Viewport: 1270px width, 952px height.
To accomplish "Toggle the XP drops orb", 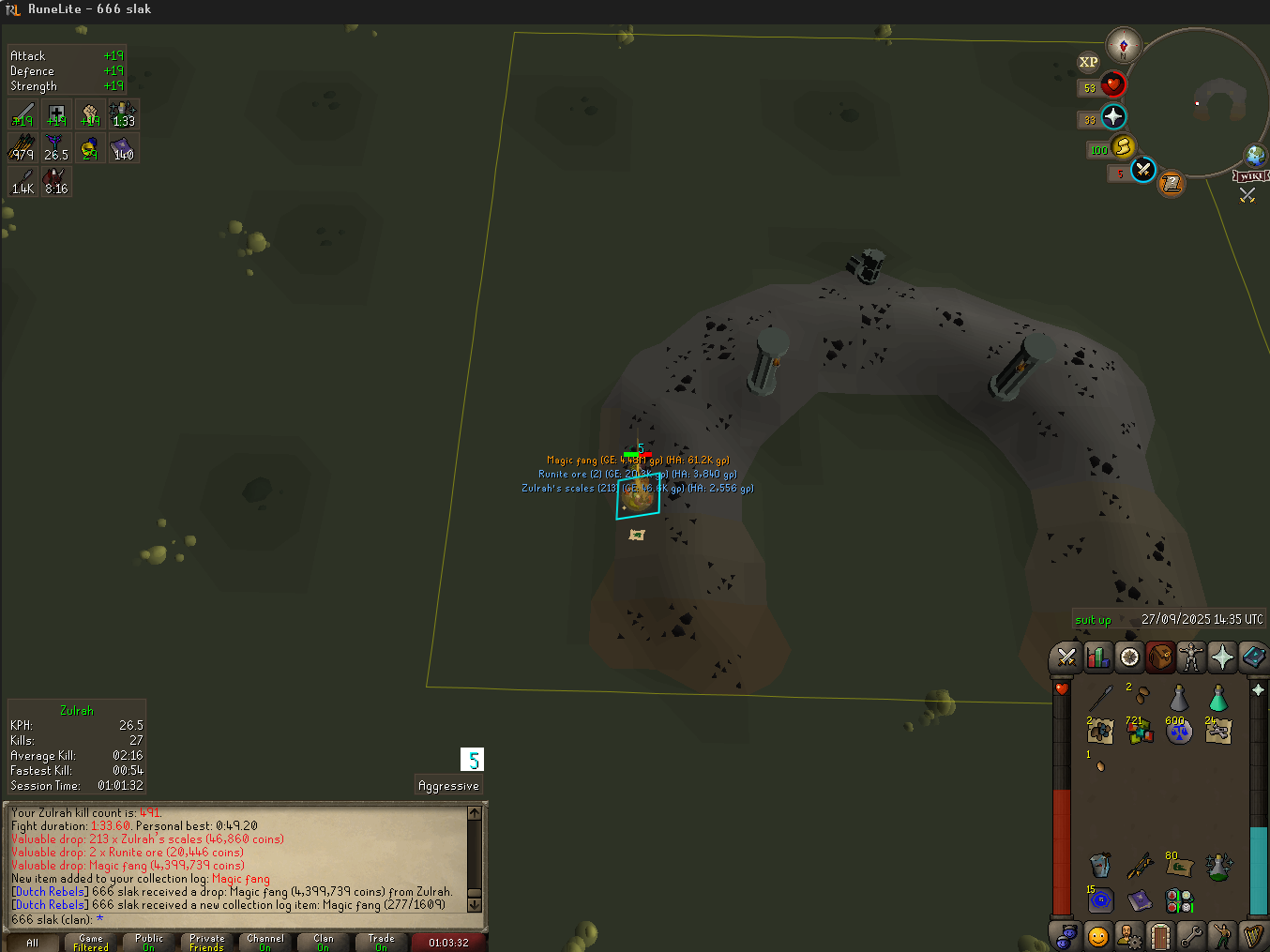I will 1088,62.
